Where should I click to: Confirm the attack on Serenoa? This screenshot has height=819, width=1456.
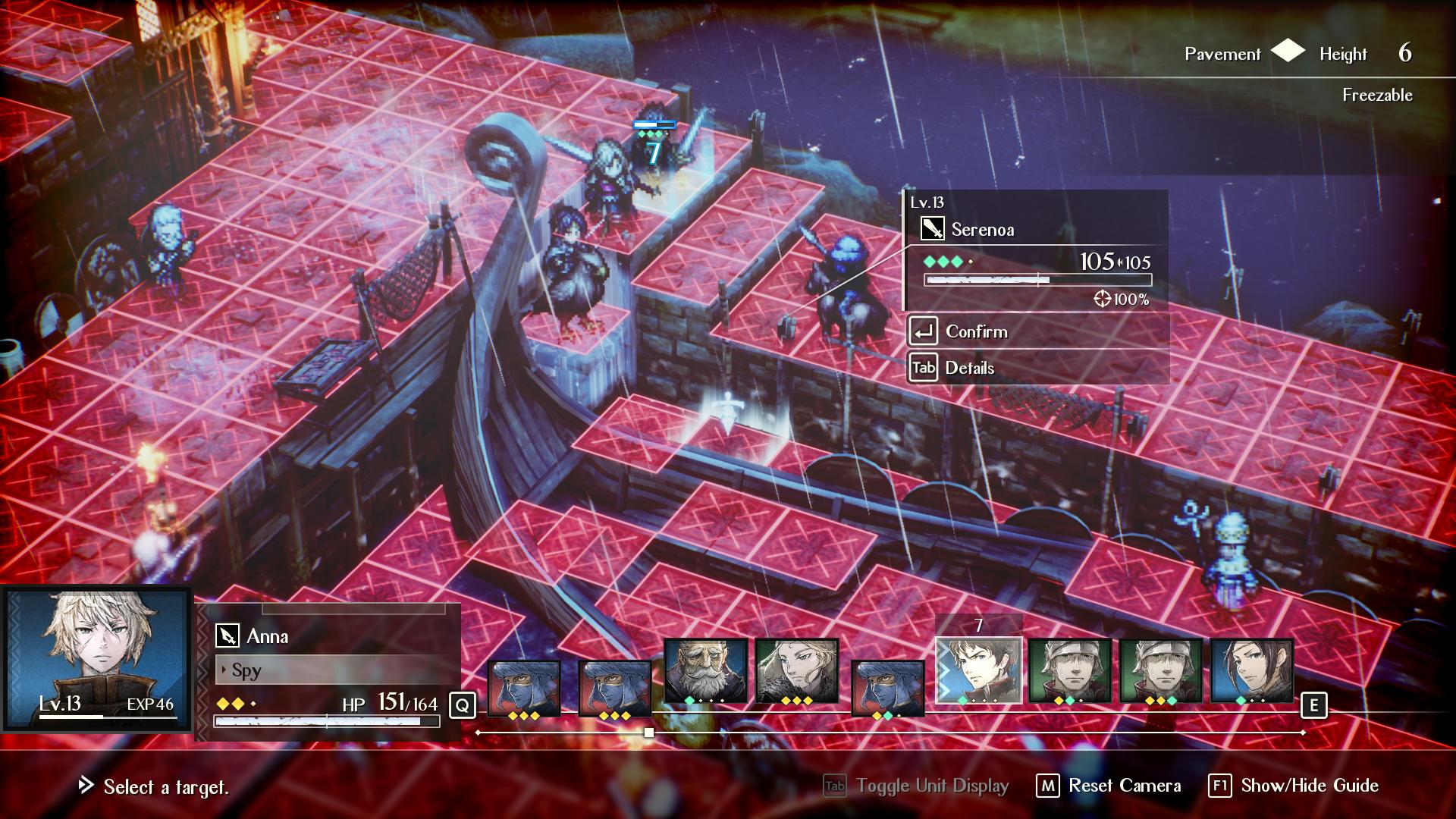point(977,332)
